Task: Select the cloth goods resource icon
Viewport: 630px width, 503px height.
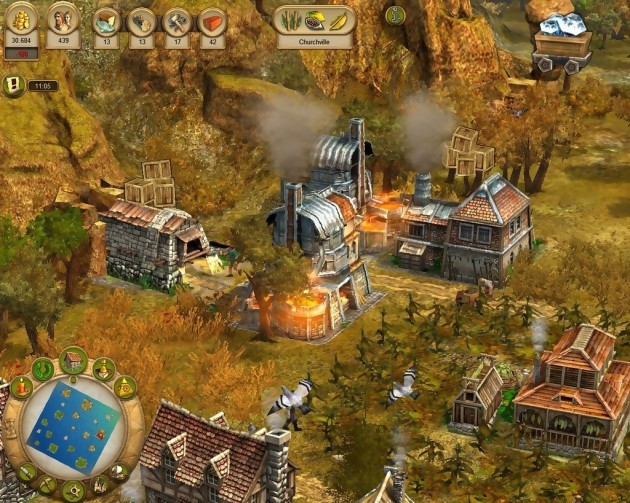Action: (106, 22)
